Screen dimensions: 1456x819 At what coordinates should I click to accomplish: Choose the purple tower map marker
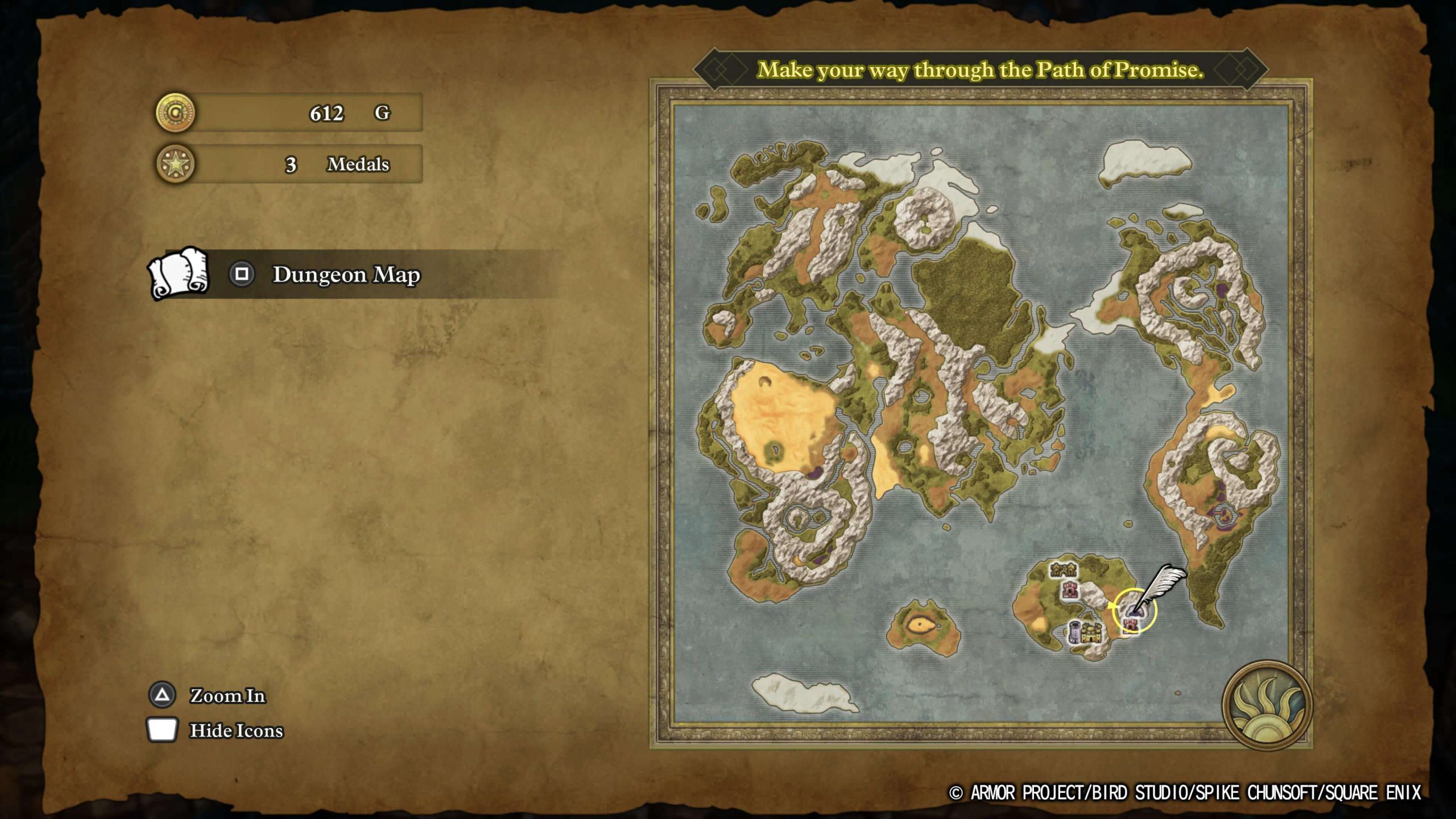coord(1074,632)
